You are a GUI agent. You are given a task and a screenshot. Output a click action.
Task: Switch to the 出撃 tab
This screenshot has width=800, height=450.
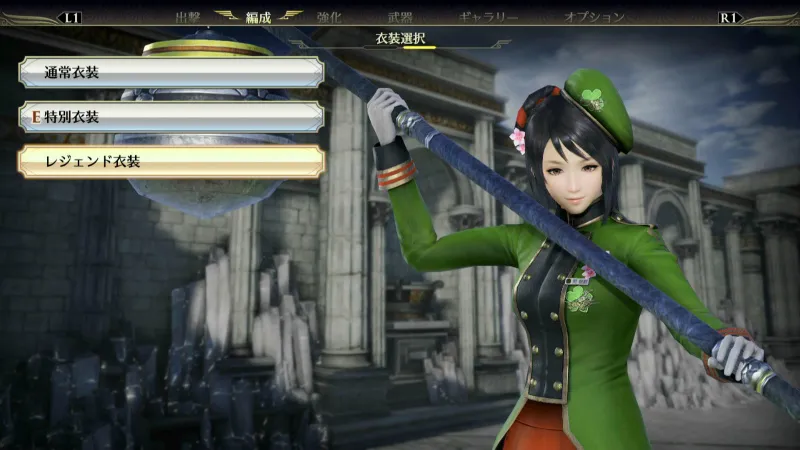[x=188, y=17]
